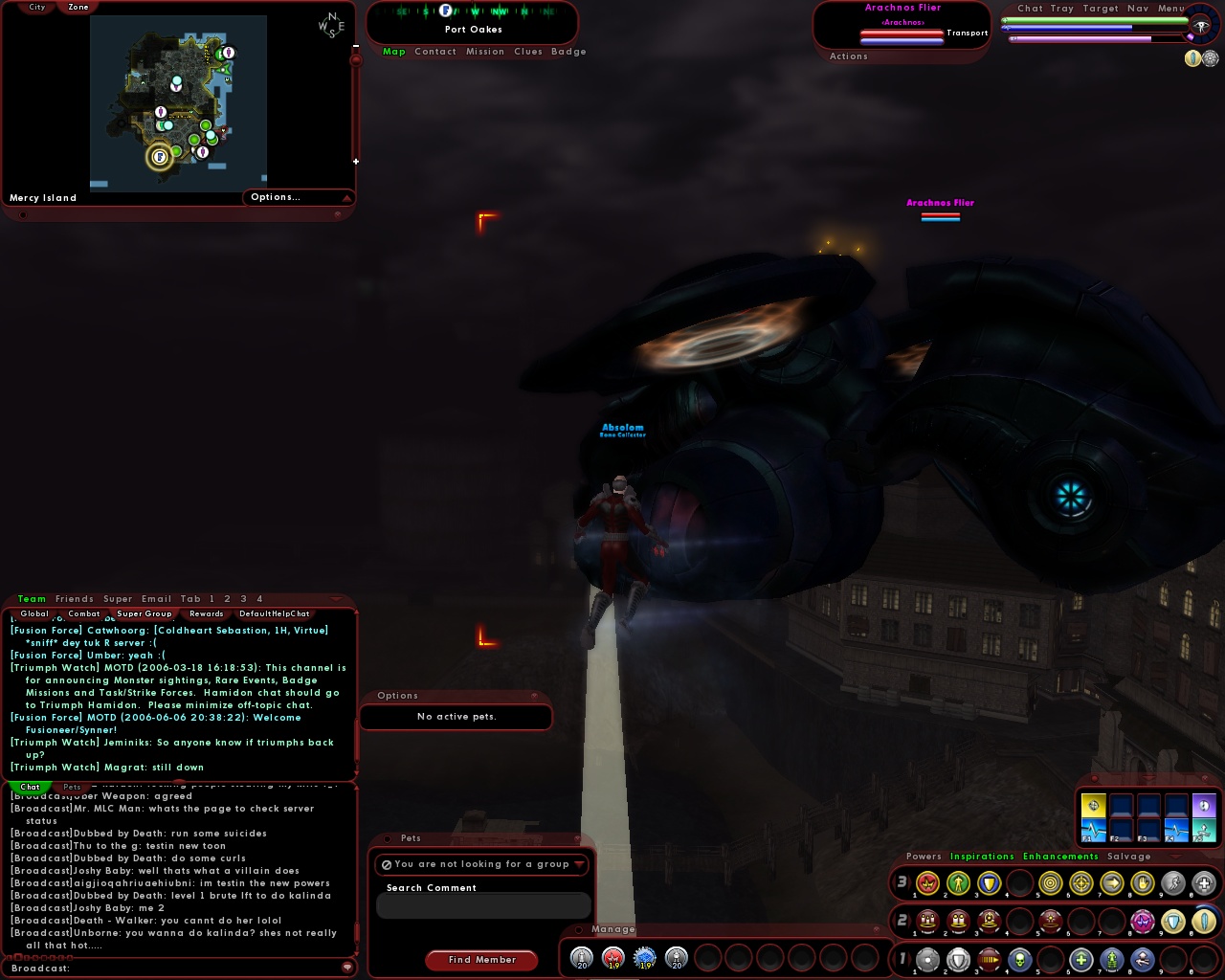Open the Nav window
The width and height of the screenshot is (1225, 980).
click(1138, 9)
